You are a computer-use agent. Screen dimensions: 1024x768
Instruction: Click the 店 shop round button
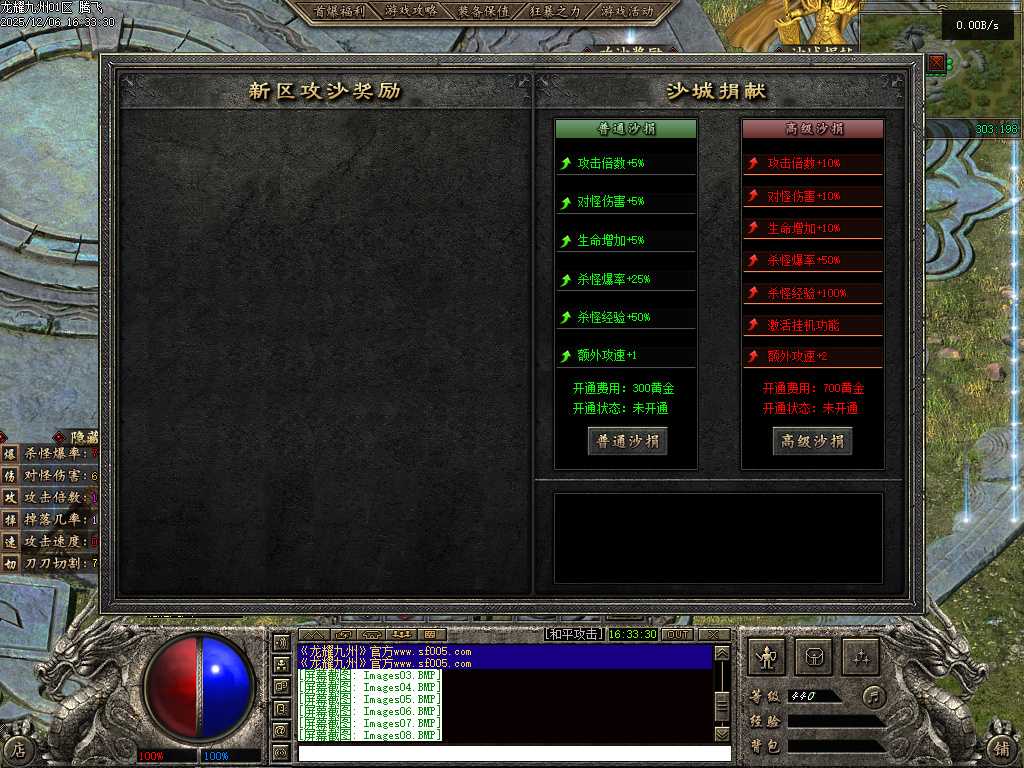19,748
